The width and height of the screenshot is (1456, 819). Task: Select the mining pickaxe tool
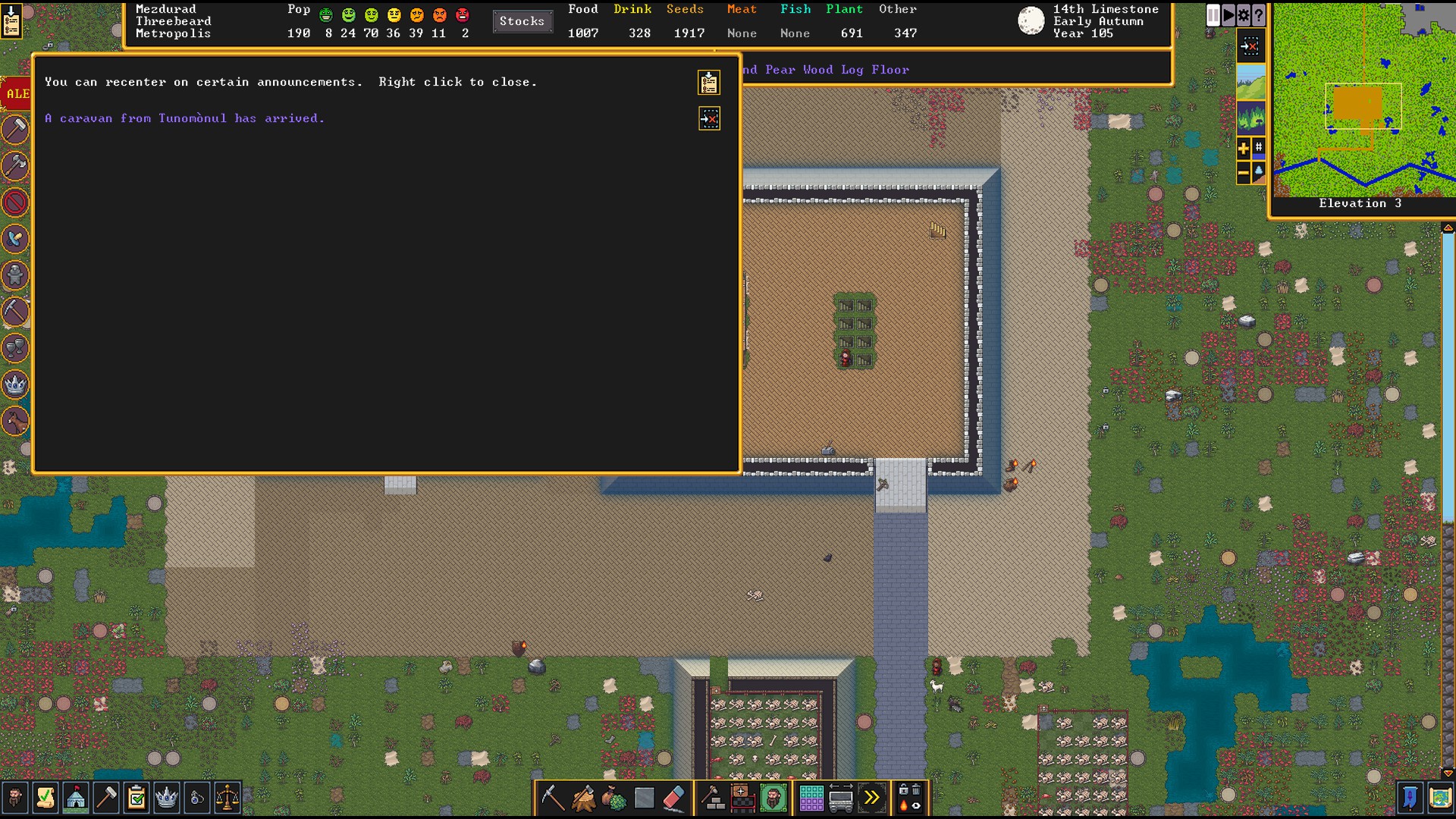[552, 798]
